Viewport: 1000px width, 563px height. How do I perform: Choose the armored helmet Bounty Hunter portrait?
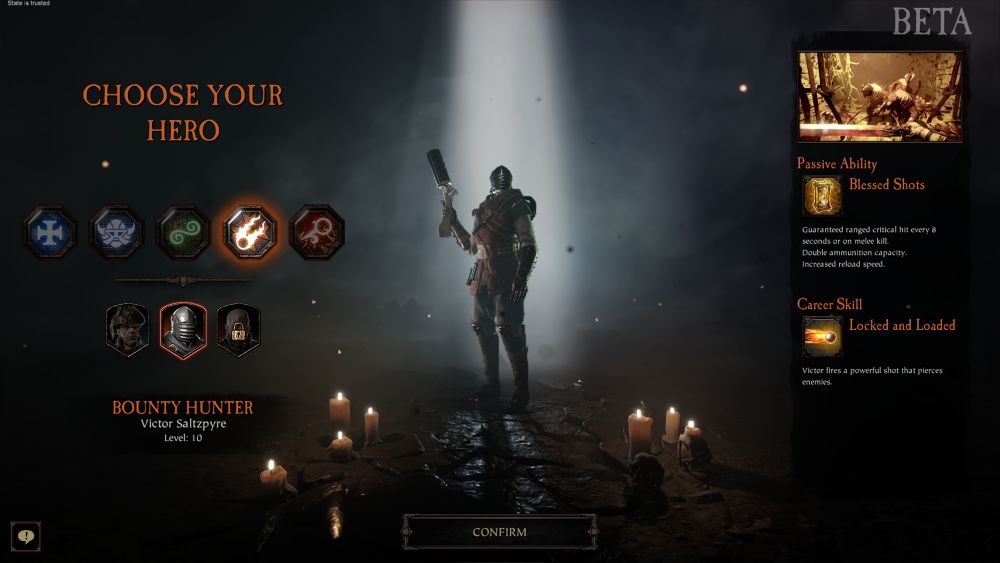[x=183, y=330]
